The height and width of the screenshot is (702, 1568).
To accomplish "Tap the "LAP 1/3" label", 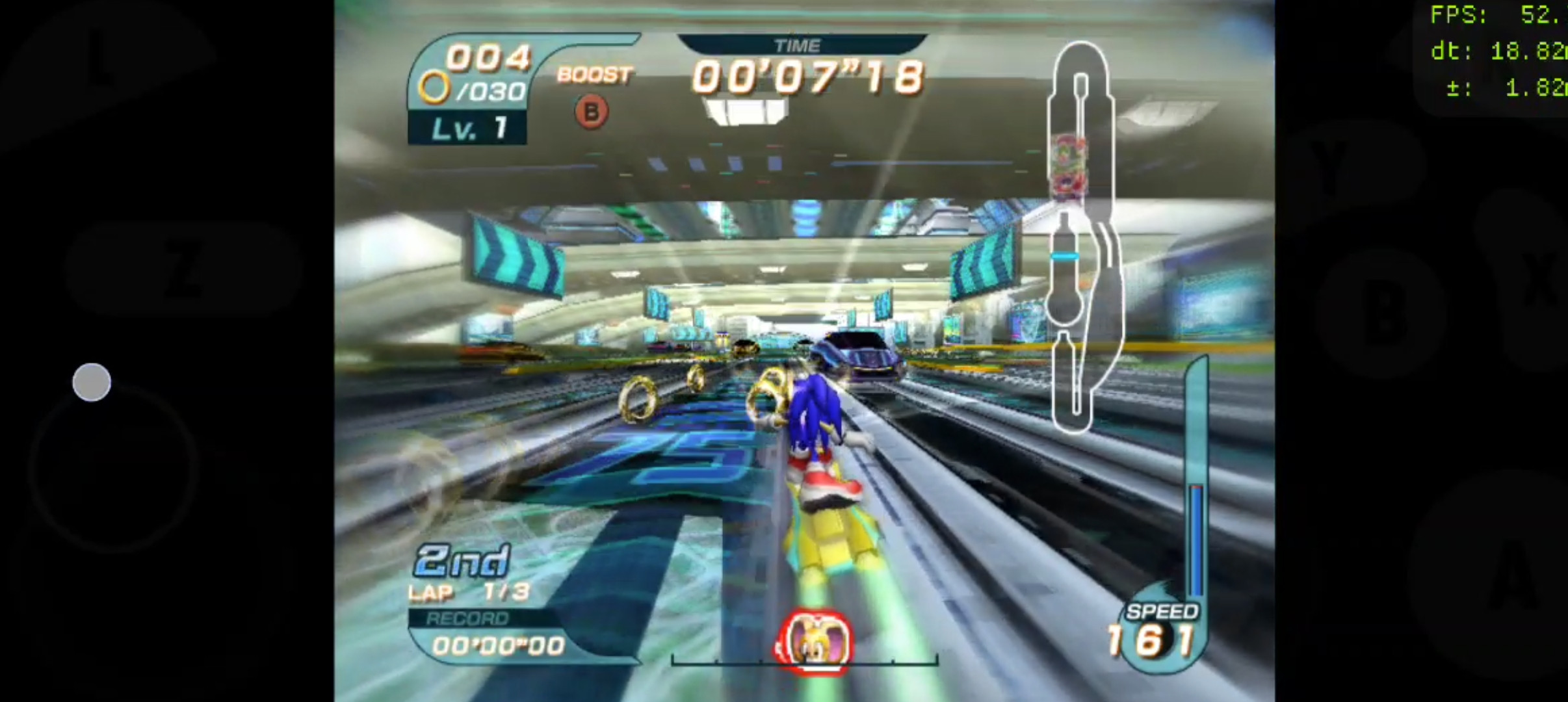I will pyautogui.click(x=468, y=592).
